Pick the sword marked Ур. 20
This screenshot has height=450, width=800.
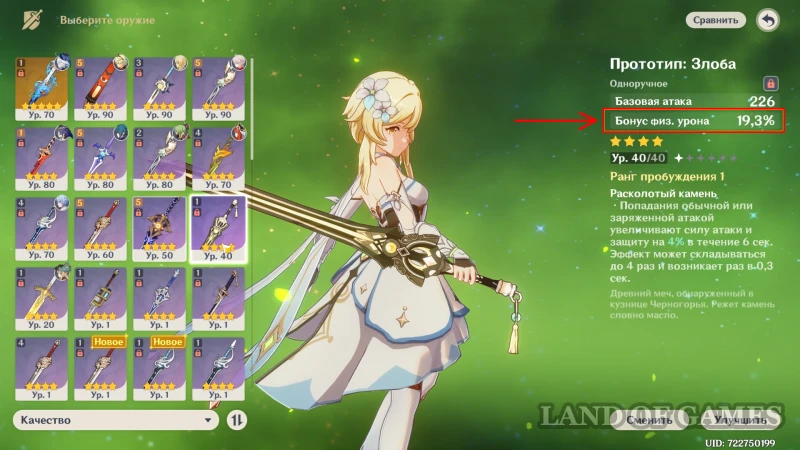[x=42, y=297]
